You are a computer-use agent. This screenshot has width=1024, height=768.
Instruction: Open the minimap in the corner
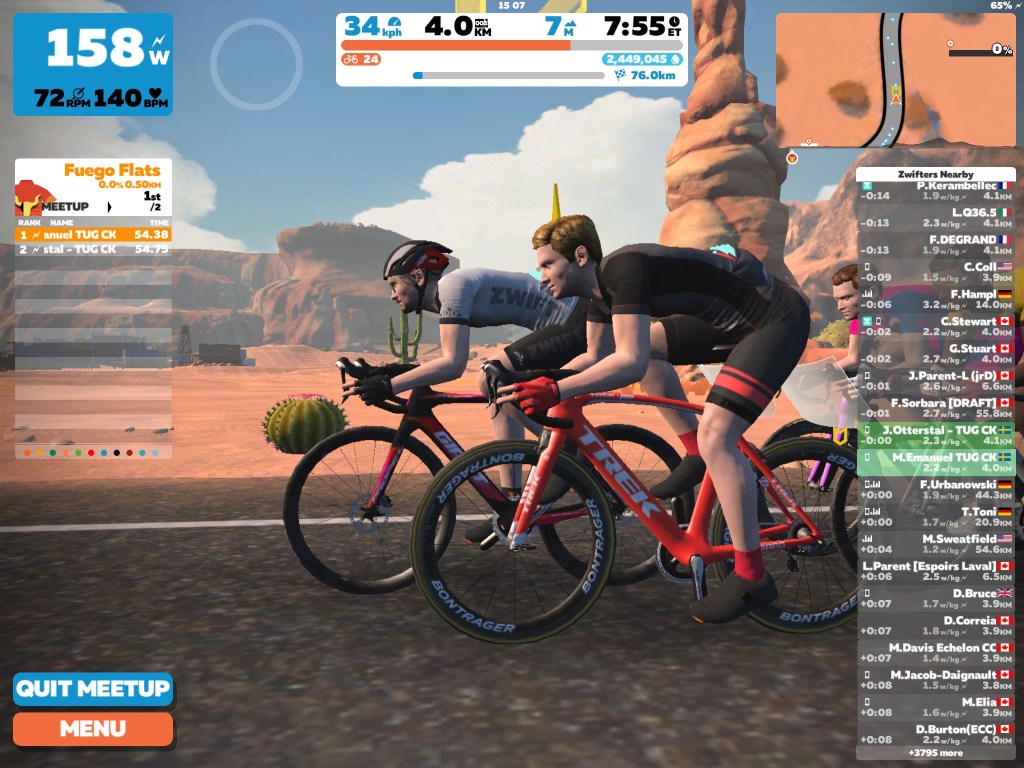(x=895, y=80)
